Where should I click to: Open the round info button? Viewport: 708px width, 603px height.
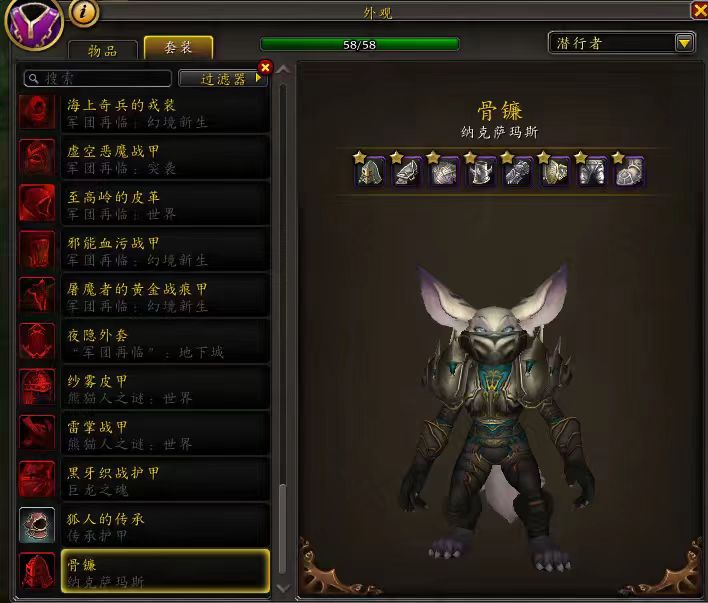[x=84, y=12]
